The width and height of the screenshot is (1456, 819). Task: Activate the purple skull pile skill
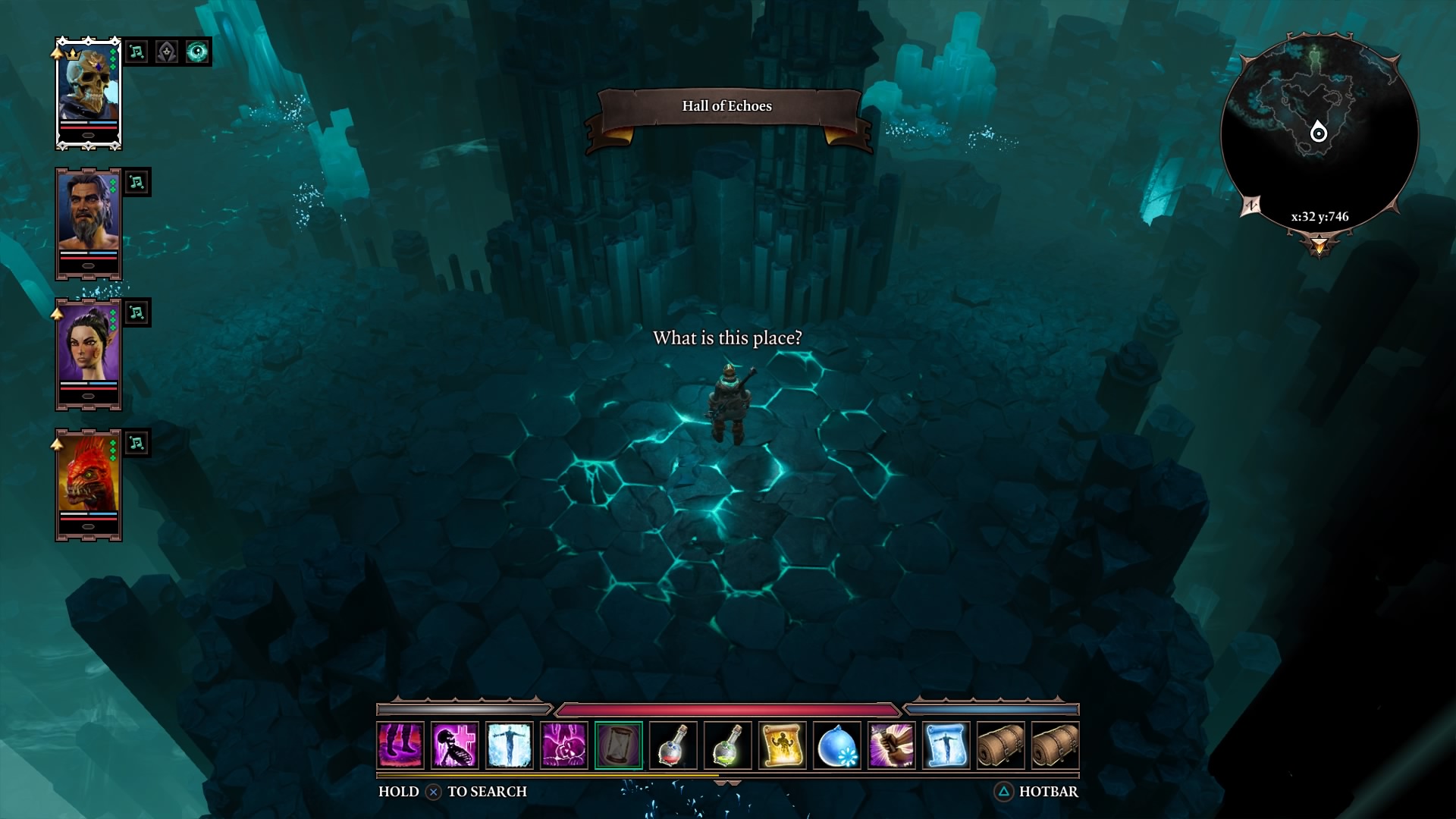[x=564, y=745]
